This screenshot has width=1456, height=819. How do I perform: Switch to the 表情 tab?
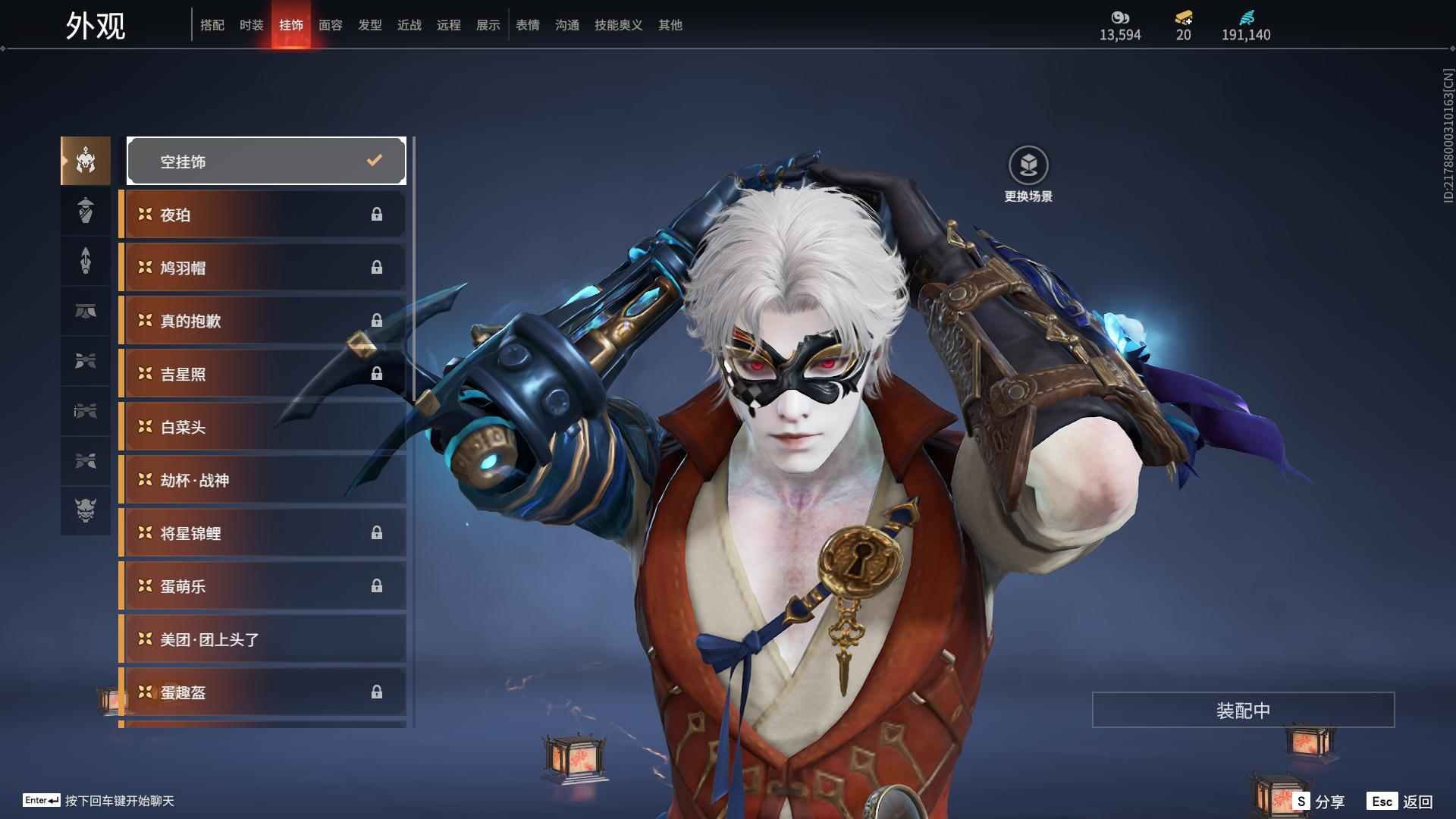point(527,25)
